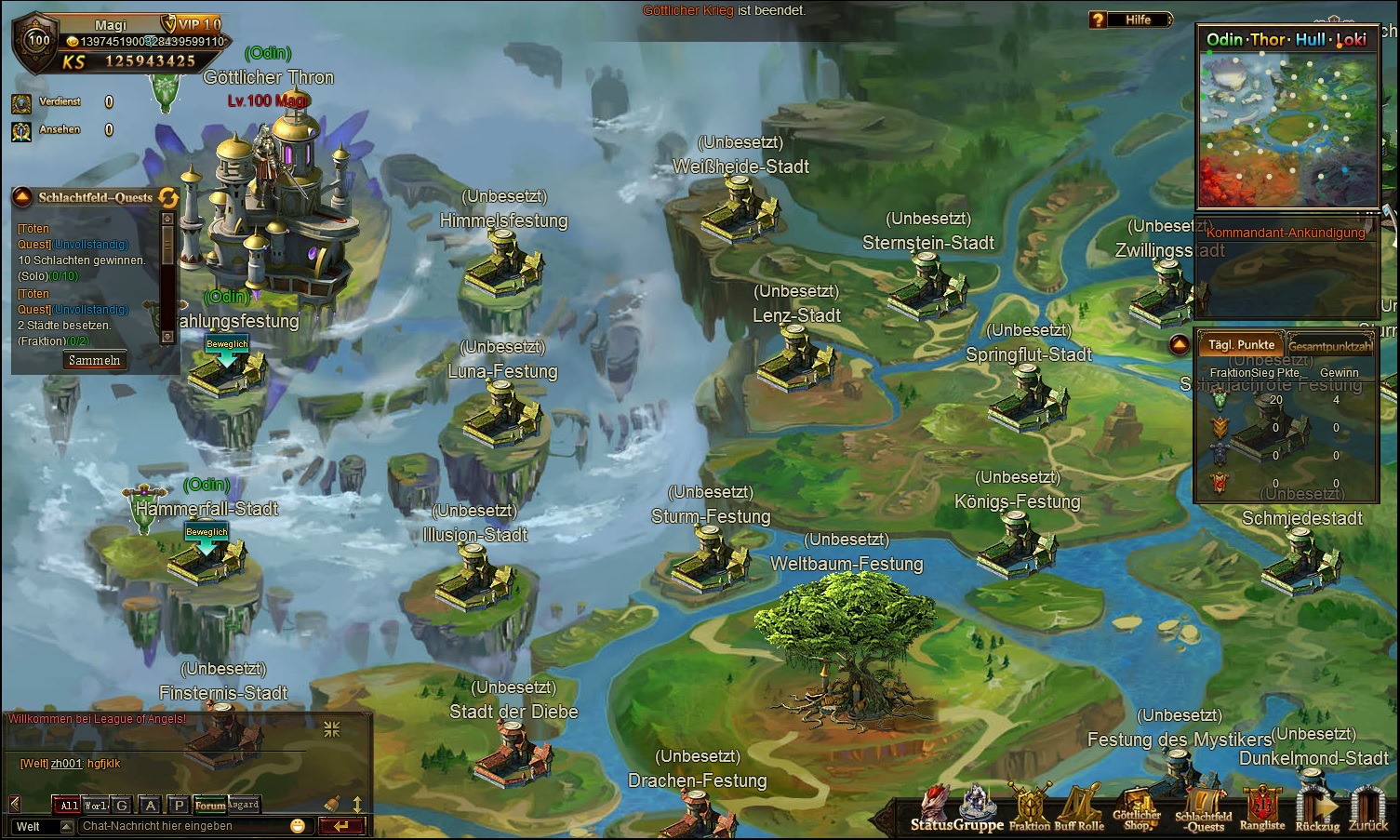The width and height of the screenshot is (1400, 840).
Task: Leave the battlefield with Zurück
Action: pyautogui.click(x=1368, y=807)
